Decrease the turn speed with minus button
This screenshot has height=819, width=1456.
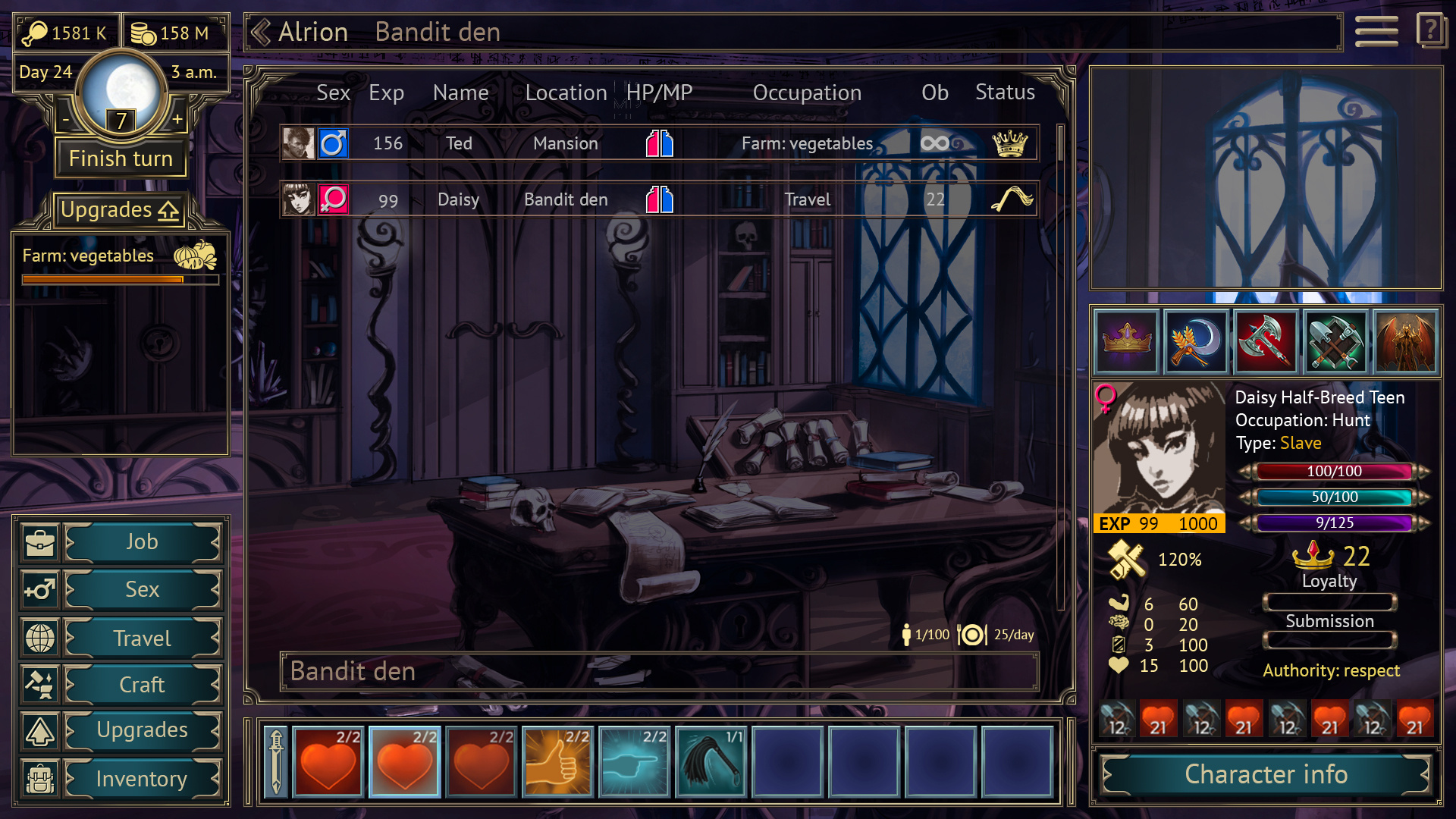[x=66, y=119]
